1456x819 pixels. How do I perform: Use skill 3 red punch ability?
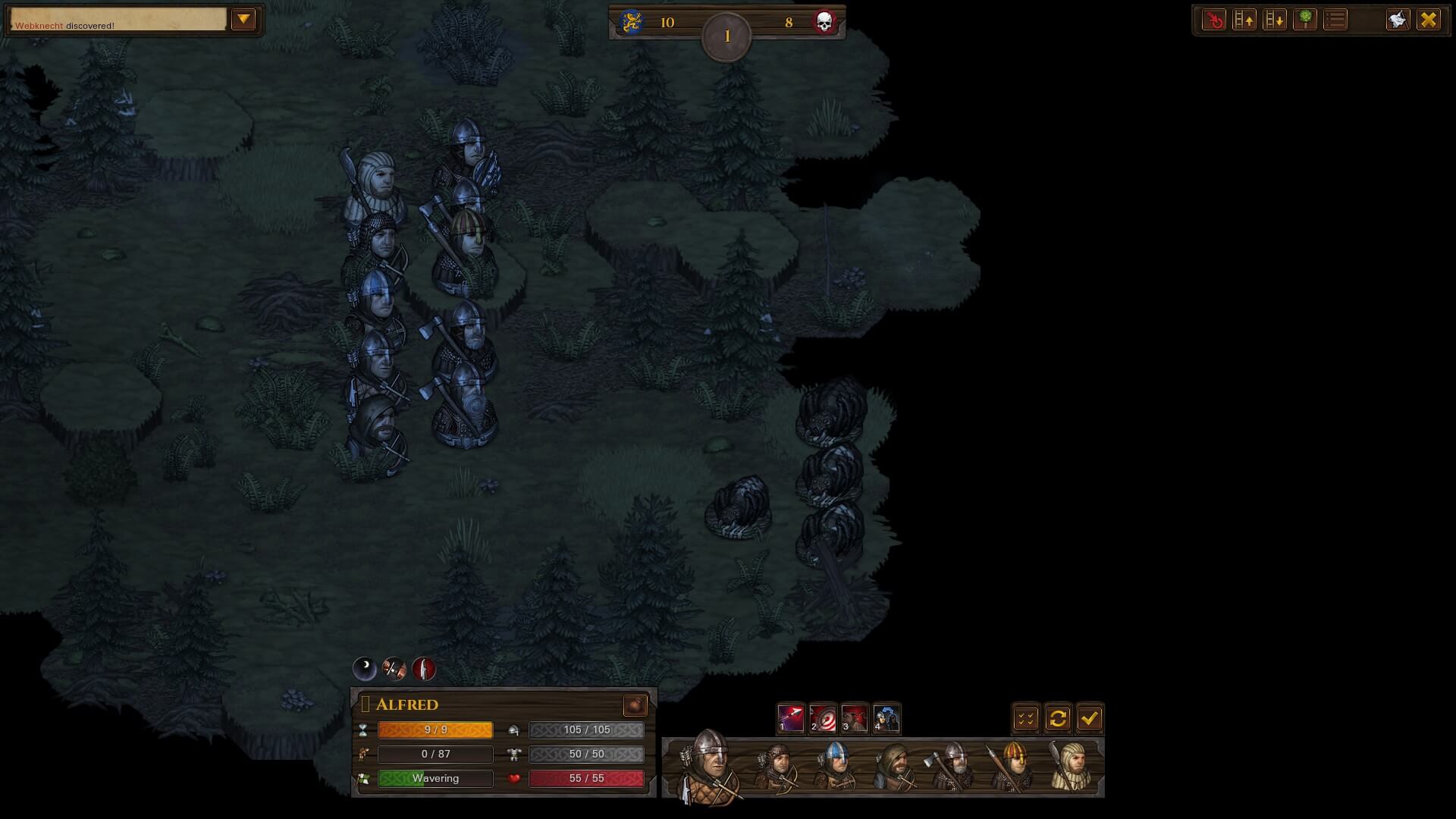tap(855, 717)
